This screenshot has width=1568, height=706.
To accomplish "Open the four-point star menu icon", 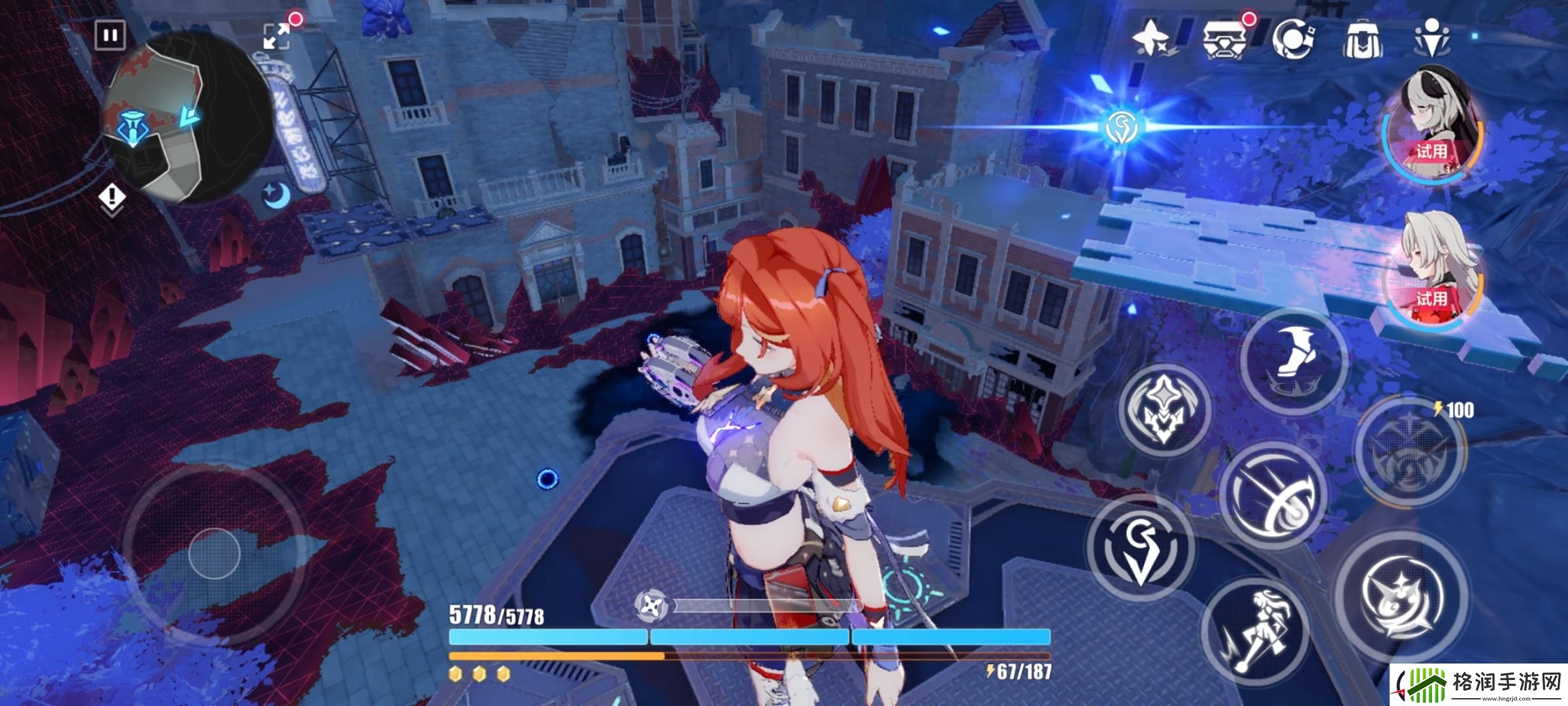I will 1153,39.
